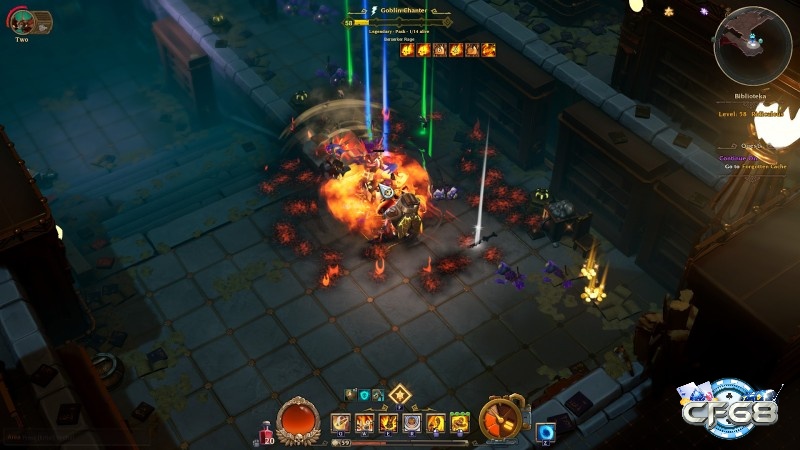Click the CF68 watermark logo

coord(730,410)
